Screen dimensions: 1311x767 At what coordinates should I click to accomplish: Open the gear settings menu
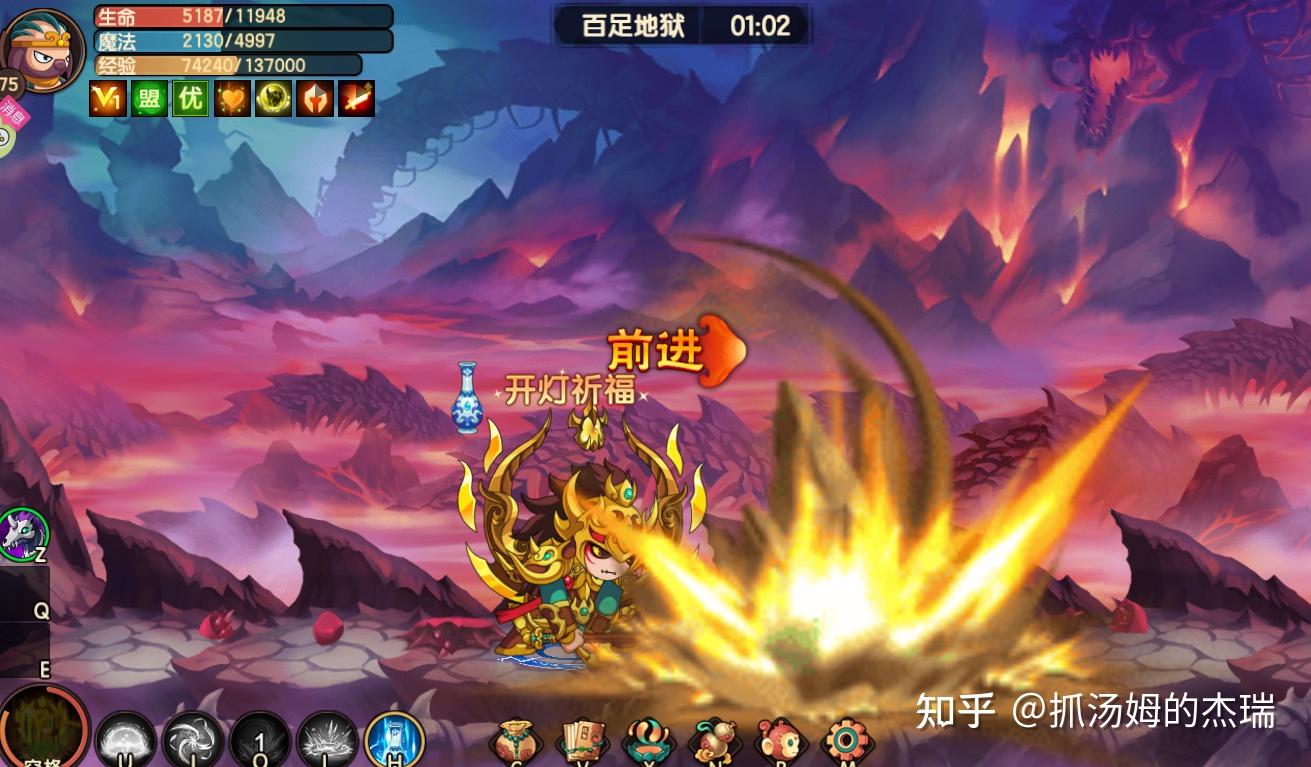(847, 744)
